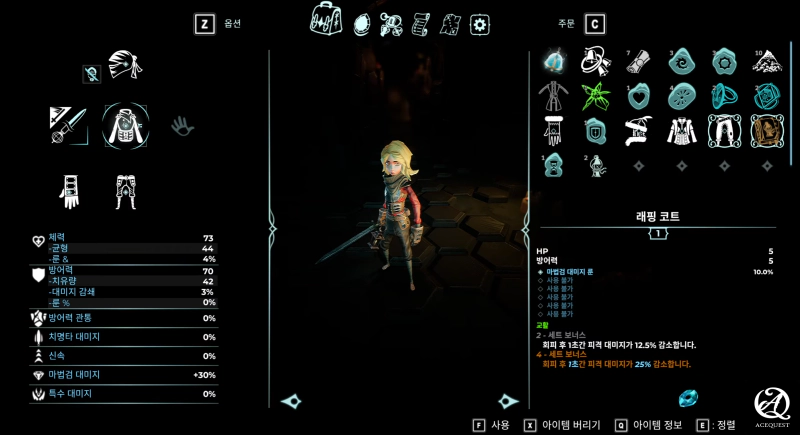Screen dimensions: 800x435
Task: Click the right character rotate arrow
Action: 508,401
